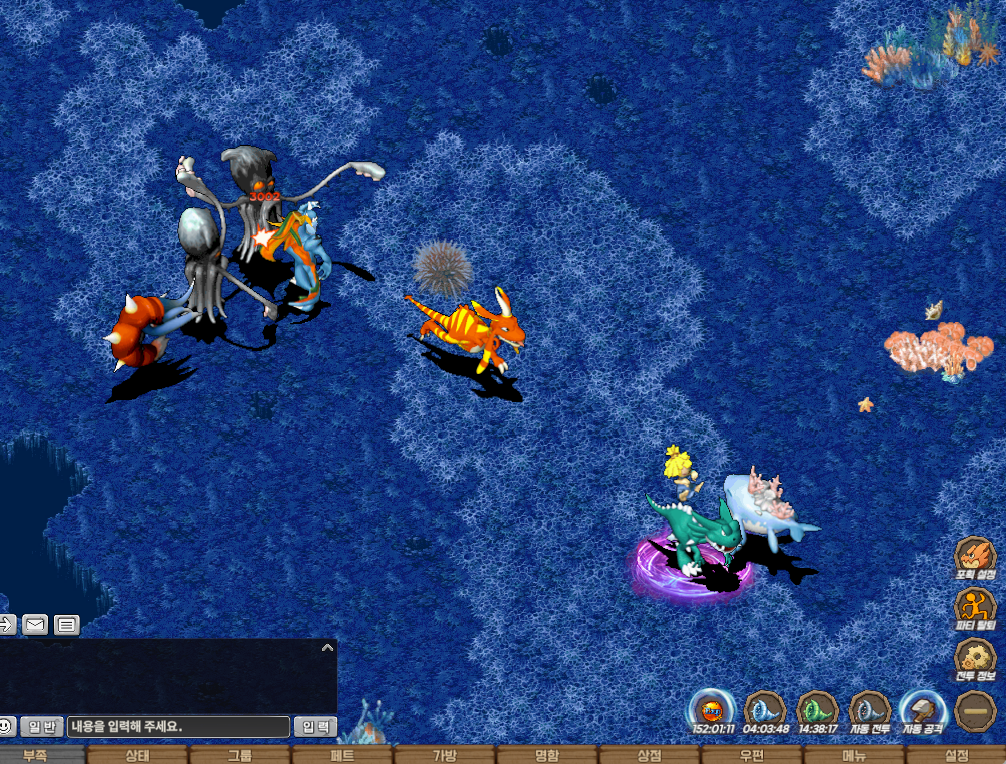Open the 페트 pet menu
The image size is (1006, 764).
343,756
